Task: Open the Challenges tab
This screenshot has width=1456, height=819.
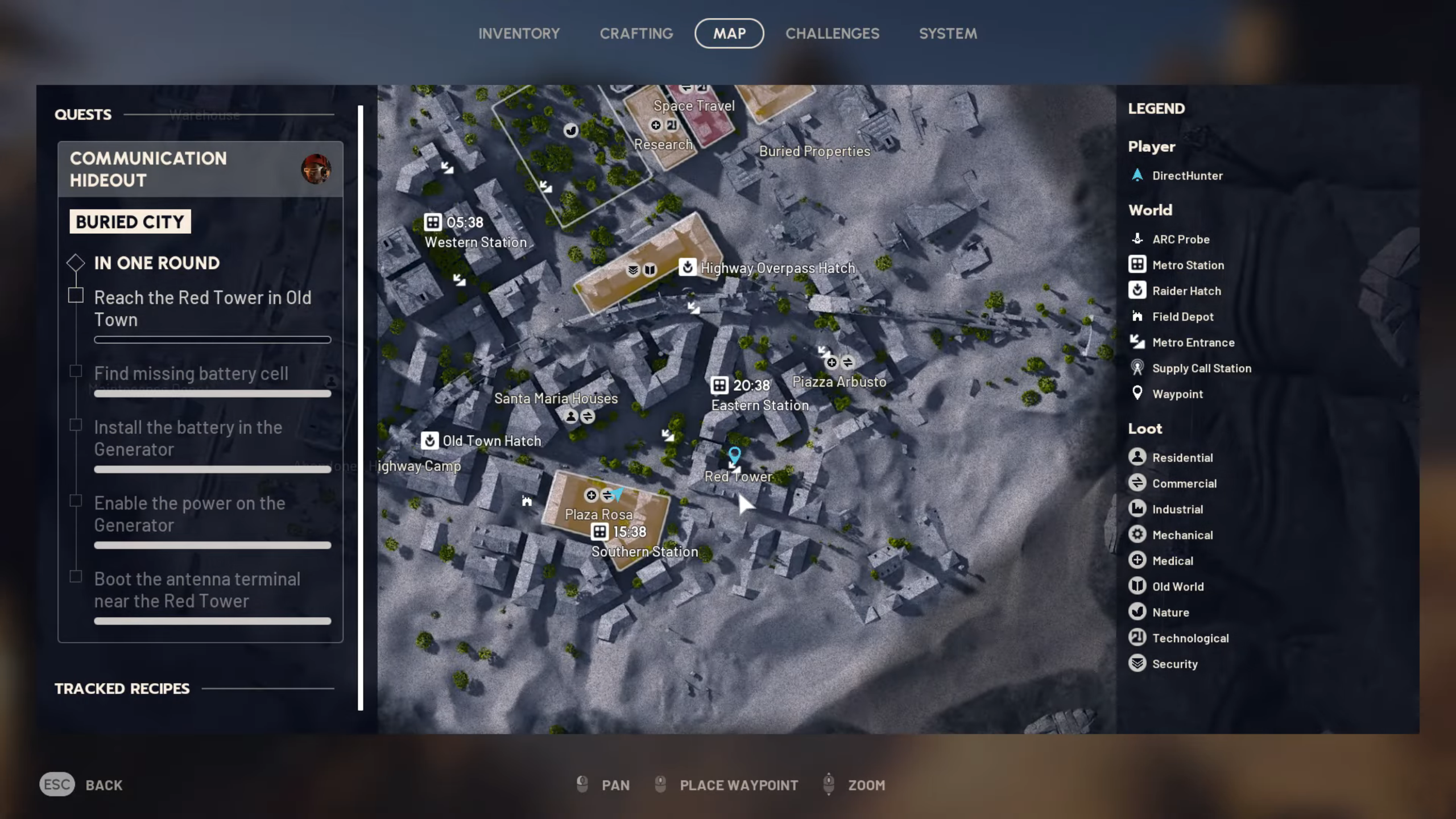Action: [x=832, y=33]
